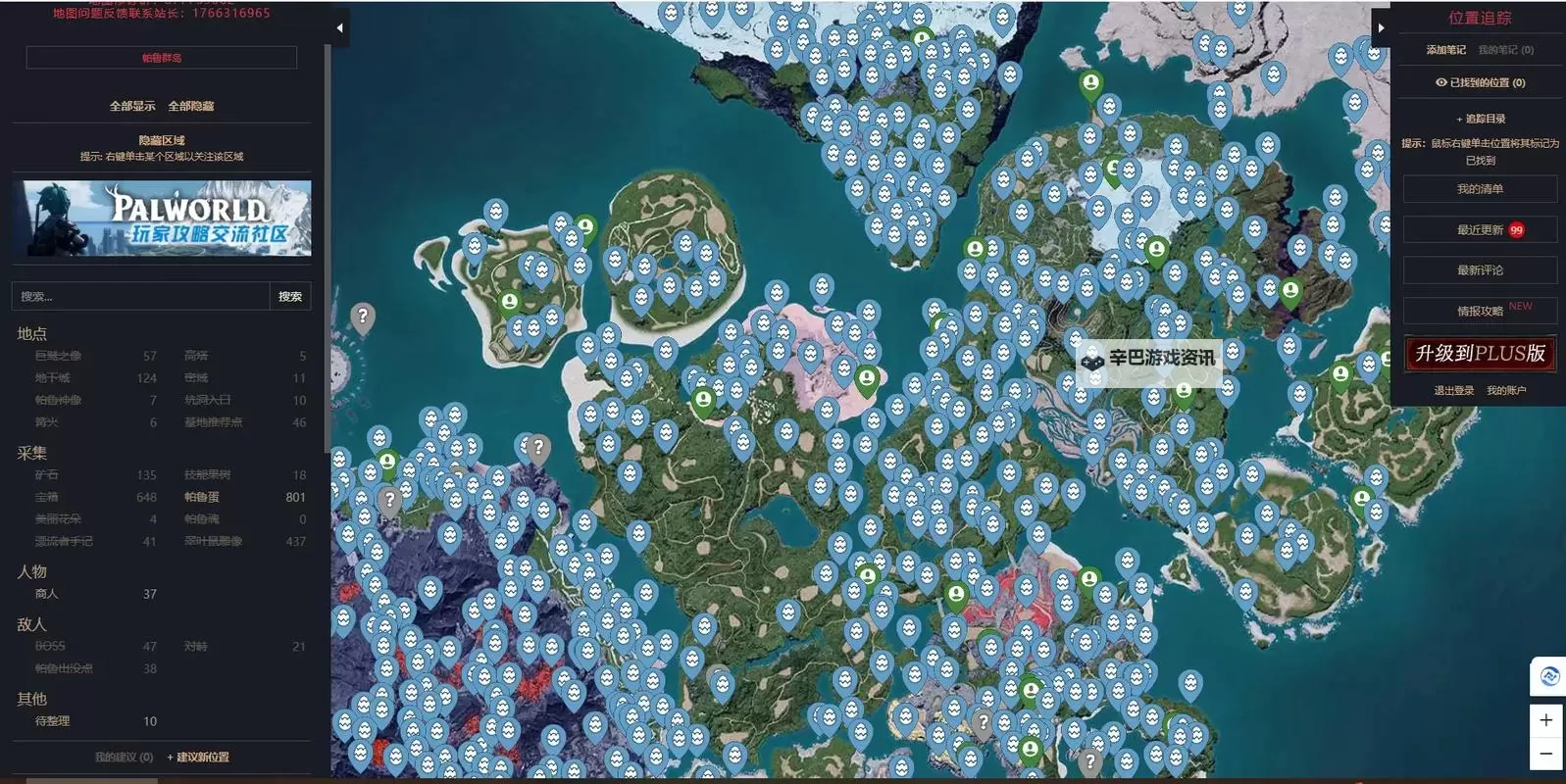The width and height of the screenshot is (1566, 784).
Task: Zoom in using the plus map control
Action: pos(1547,720)
